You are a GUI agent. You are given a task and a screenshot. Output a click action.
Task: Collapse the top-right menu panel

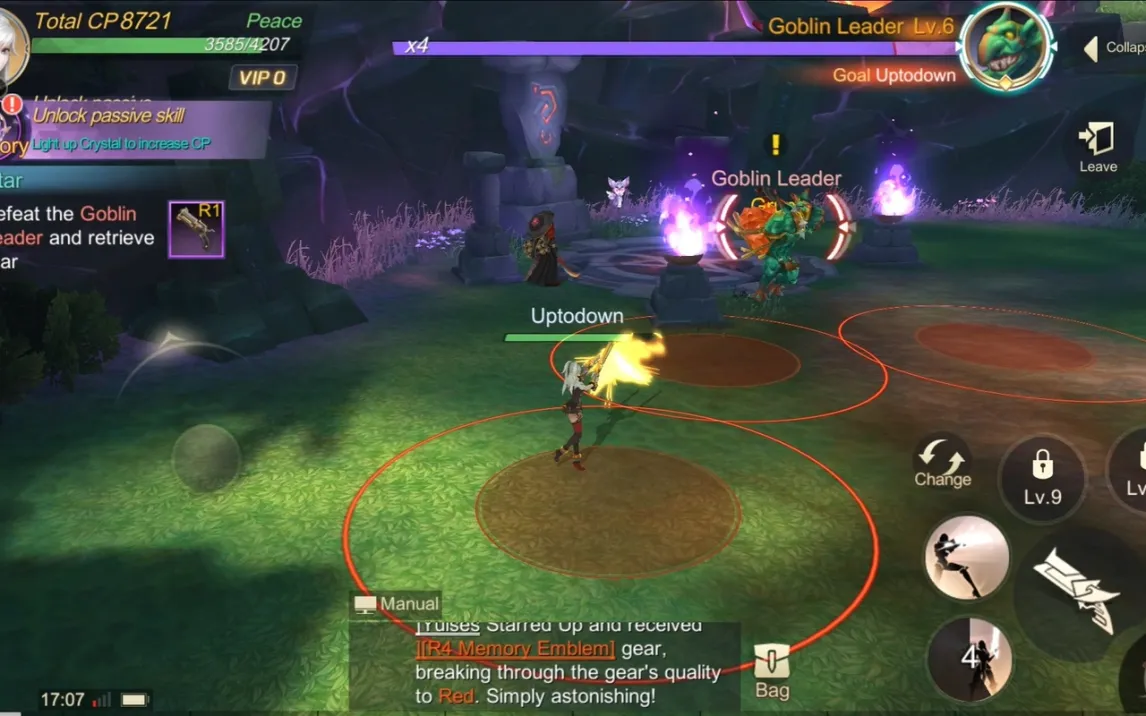(1110, 48)
